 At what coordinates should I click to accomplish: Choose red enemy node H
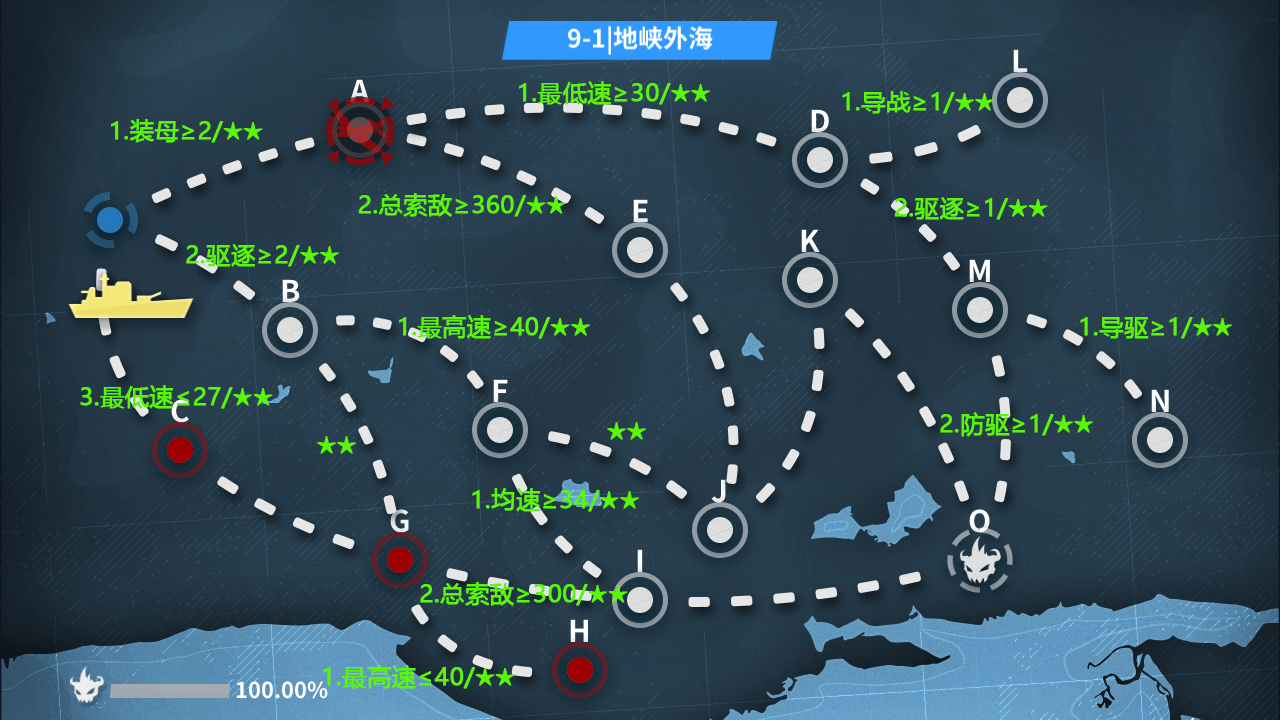tap(580, 670)
